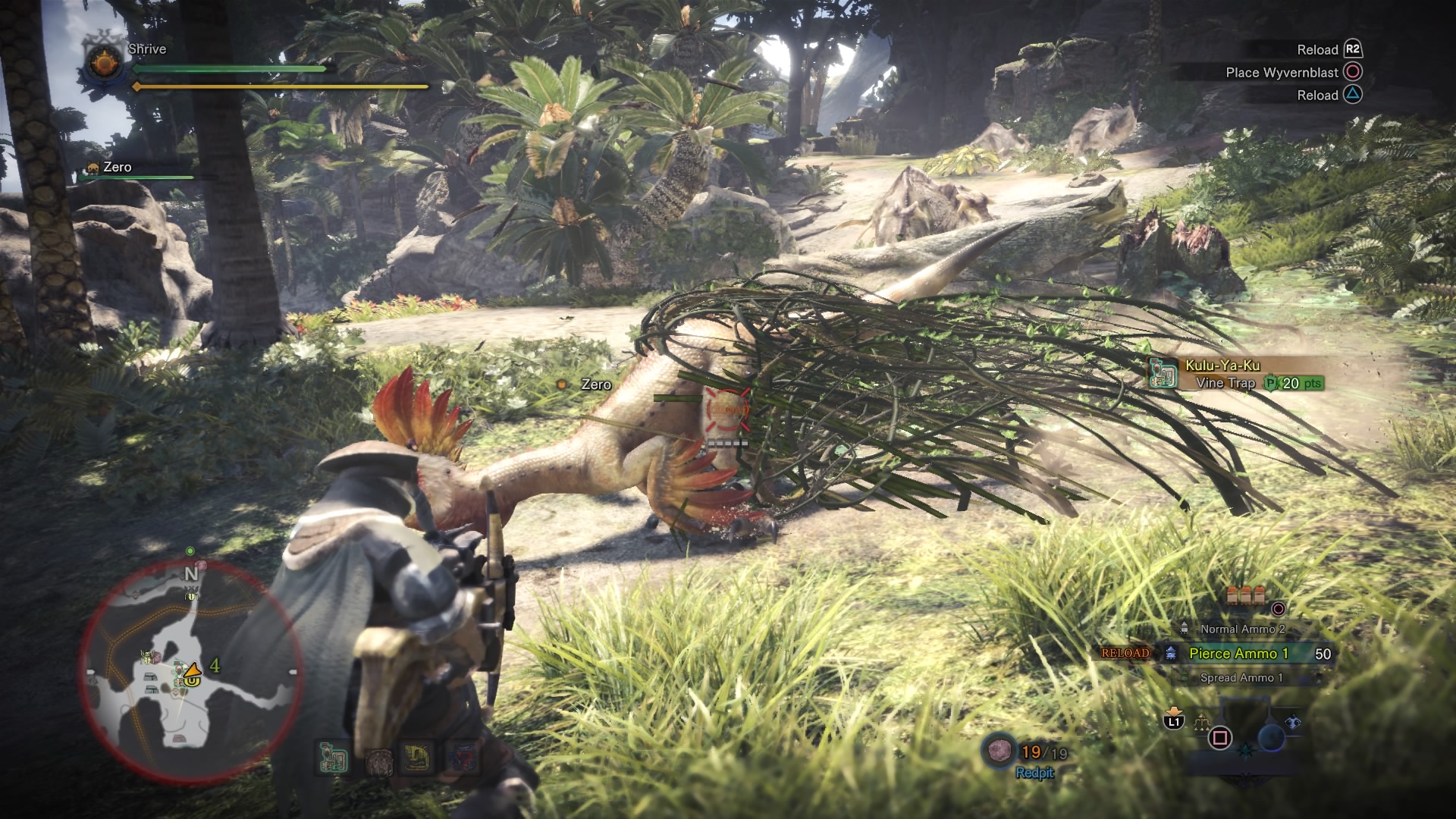Switch to Spread Ammo 1

pos(1241,678)
